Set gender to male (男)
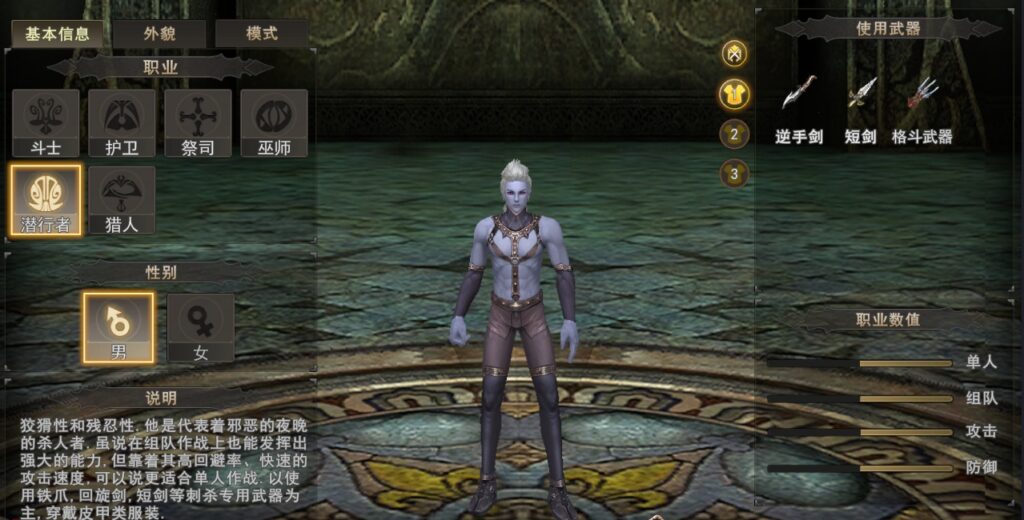 (x=118, y=327)
